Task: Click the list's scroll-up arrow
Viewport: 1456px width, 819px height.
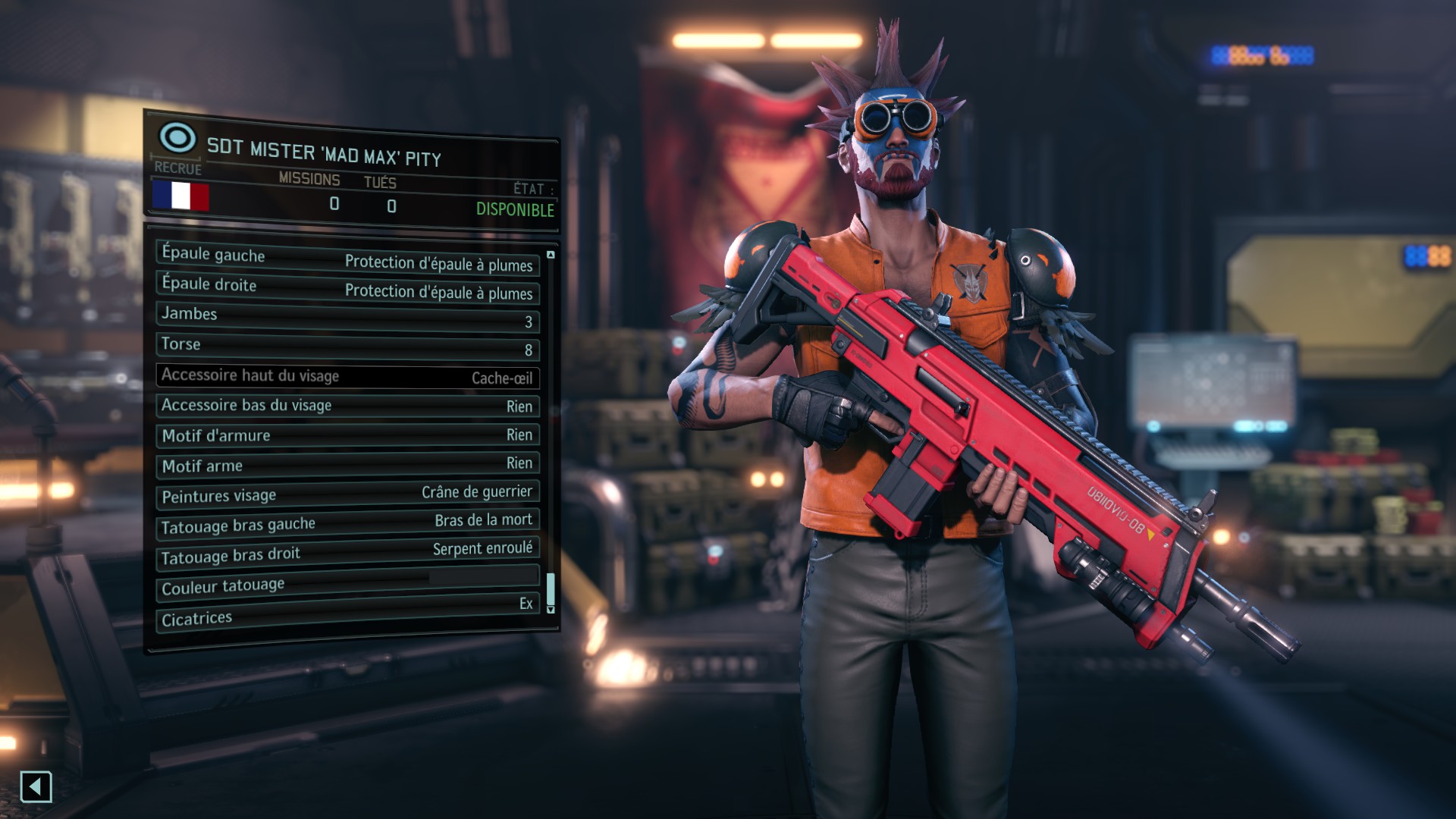Action: (551, 255)
